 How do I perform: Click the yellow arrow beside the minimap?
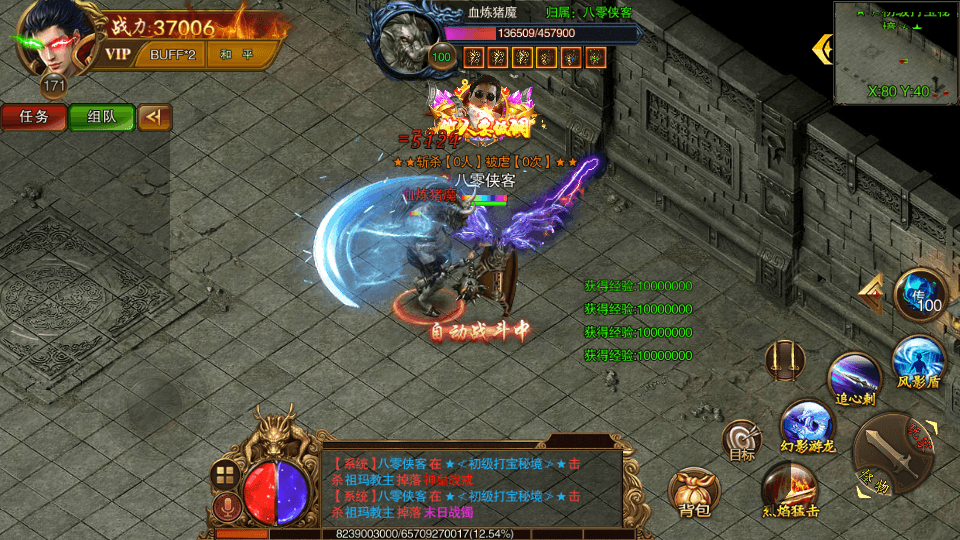tap(823, 48)
